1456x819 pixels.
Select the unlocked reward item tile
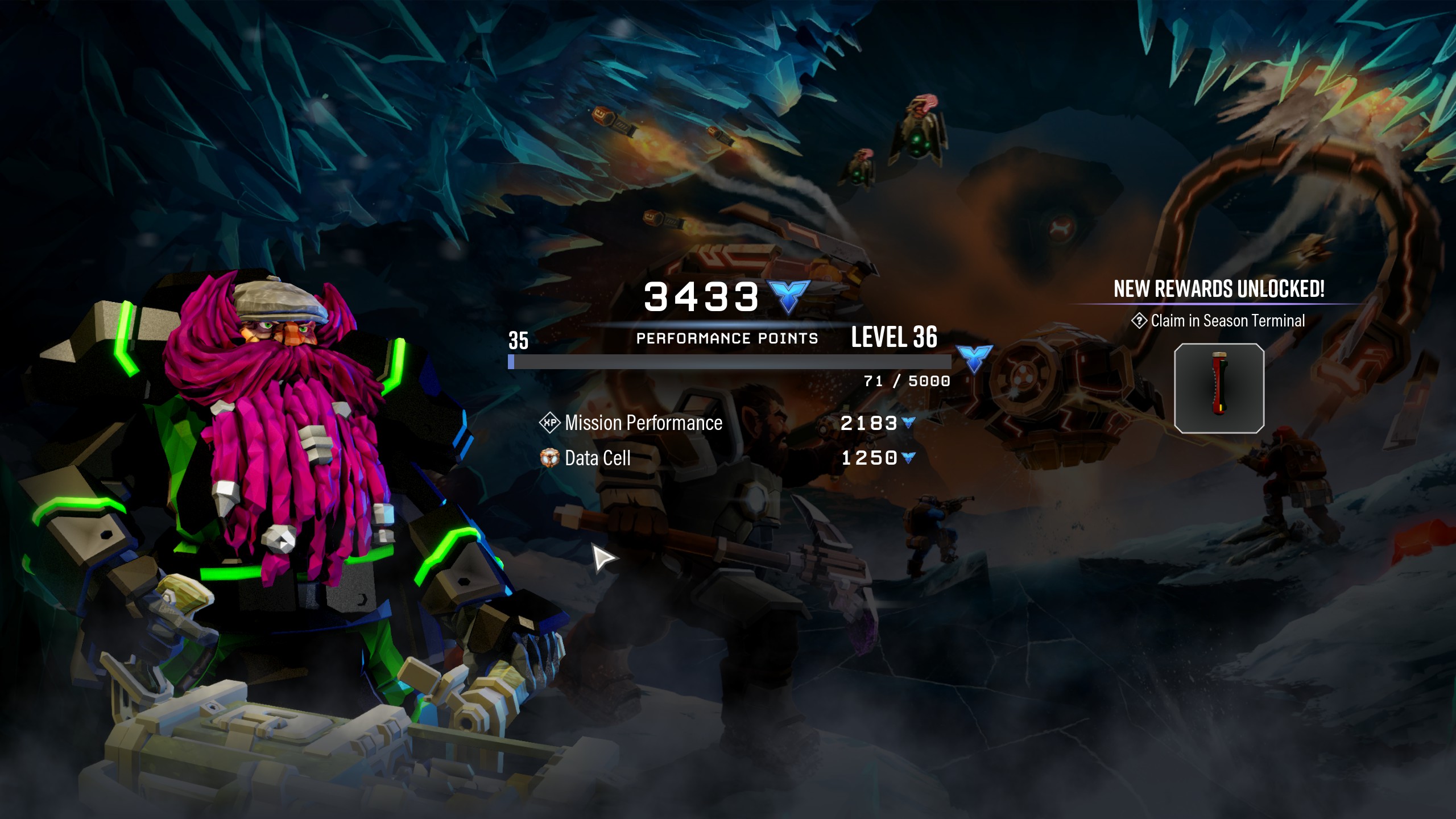click(x=1219, y=388)
